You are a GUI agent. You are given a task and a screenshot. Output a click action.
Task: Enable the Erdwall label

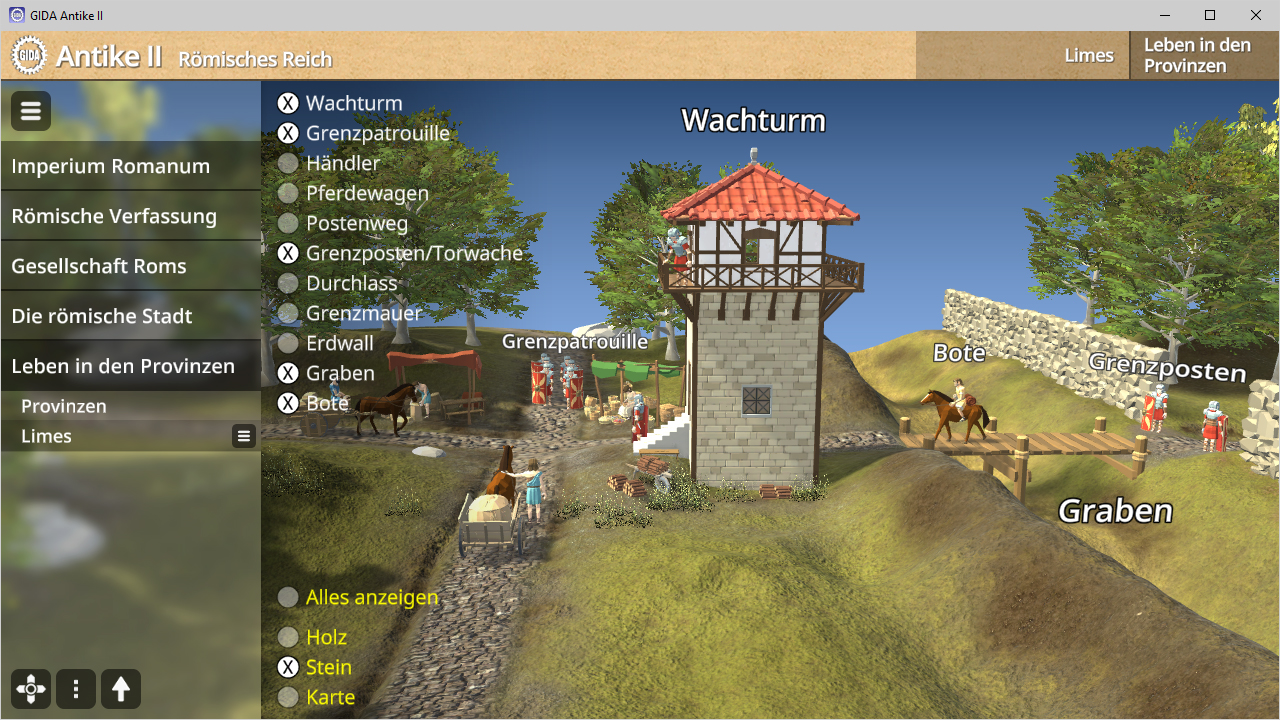pos(288,343)
